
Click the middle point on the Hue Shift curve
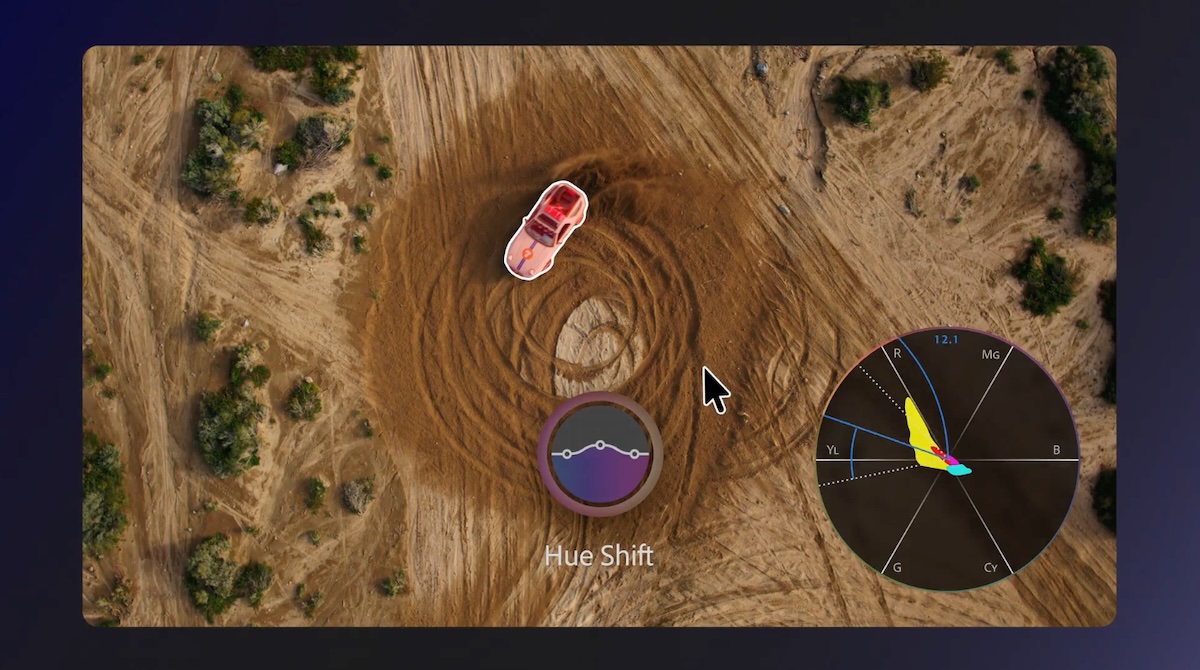[x=600, y=444]
